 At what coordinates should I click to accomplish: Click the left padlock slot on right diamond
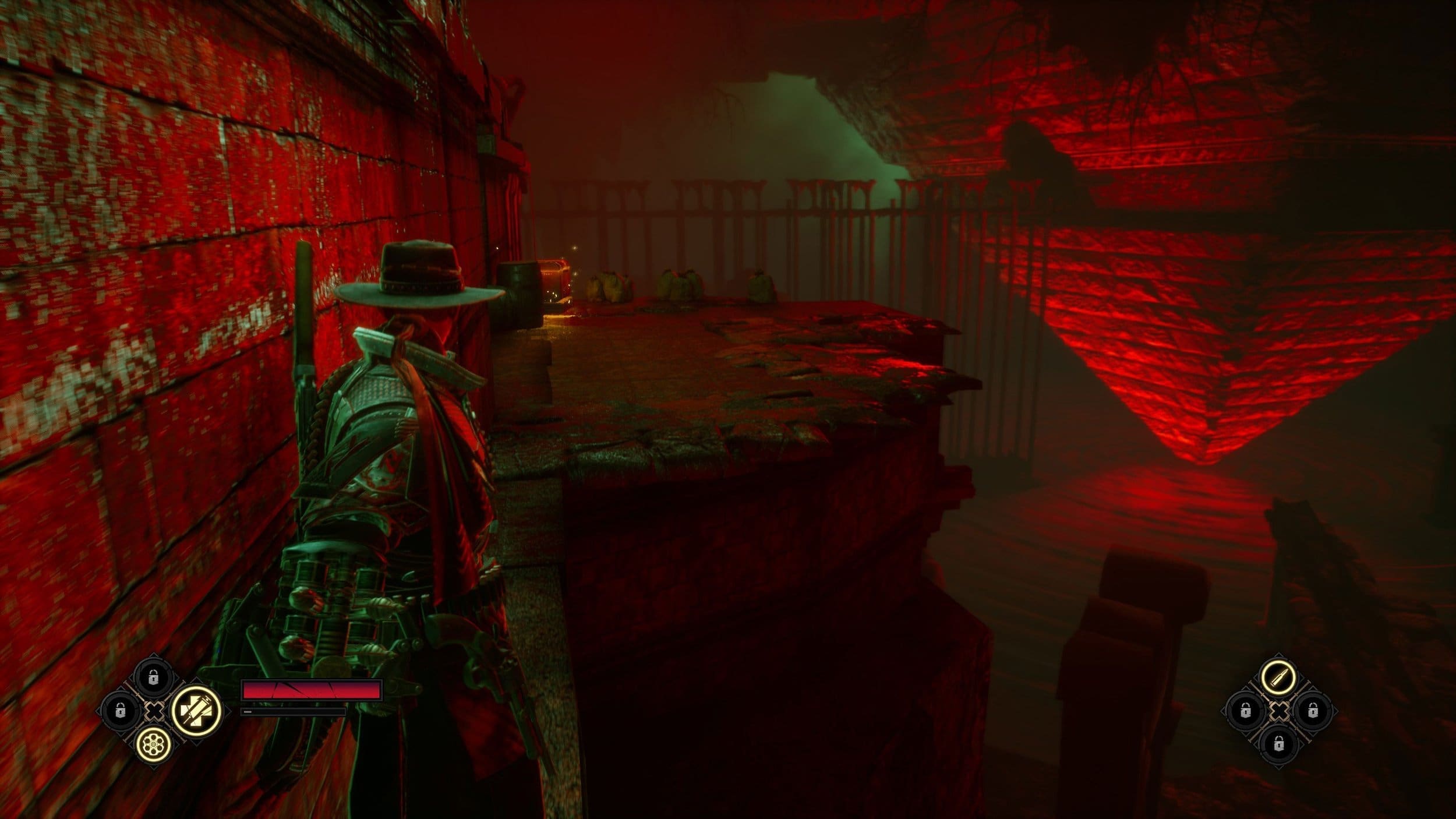[1246, 711]
